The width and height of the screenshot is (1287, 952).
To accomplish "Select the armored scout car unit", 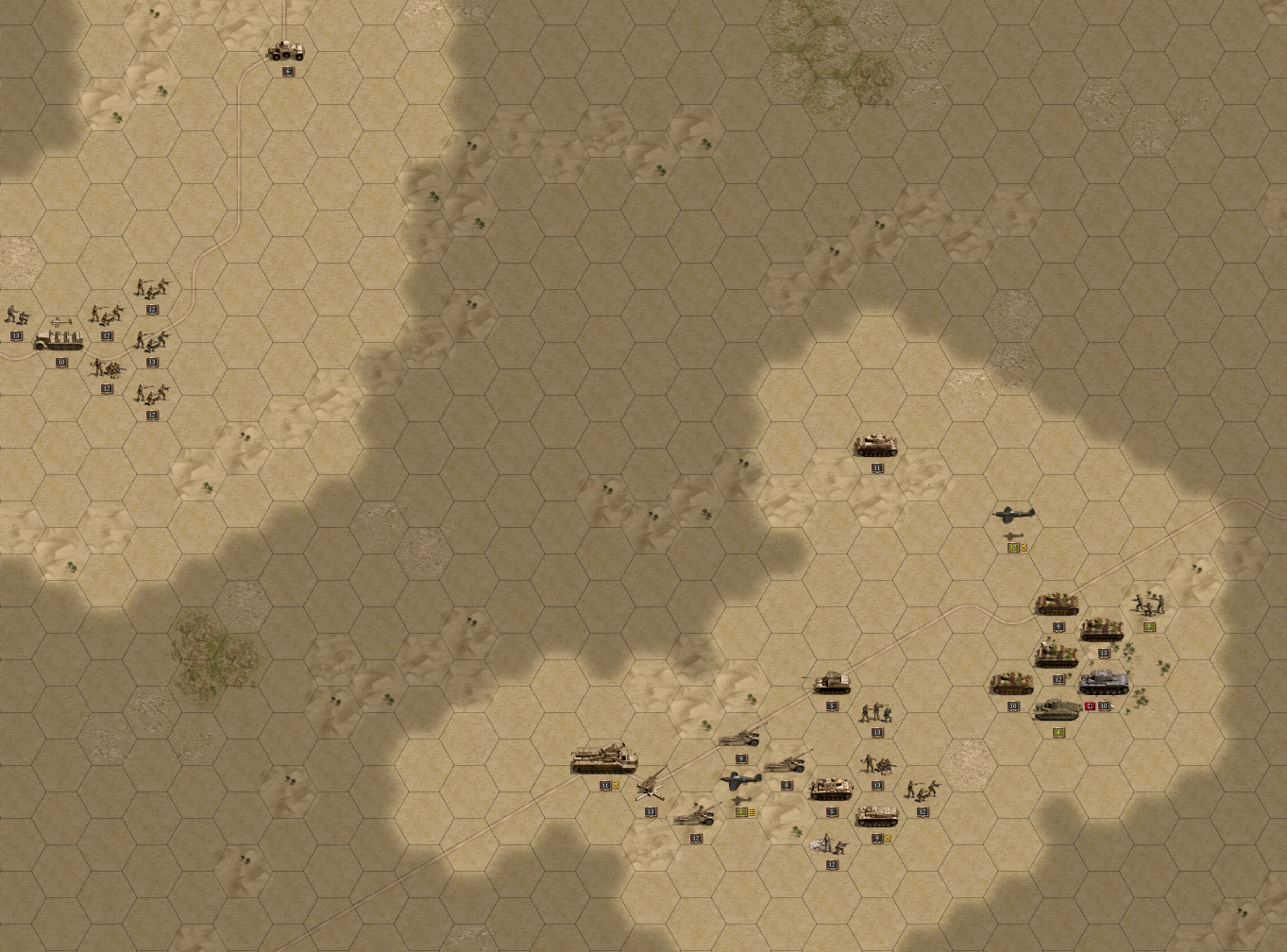I will [x=286, y=49].
